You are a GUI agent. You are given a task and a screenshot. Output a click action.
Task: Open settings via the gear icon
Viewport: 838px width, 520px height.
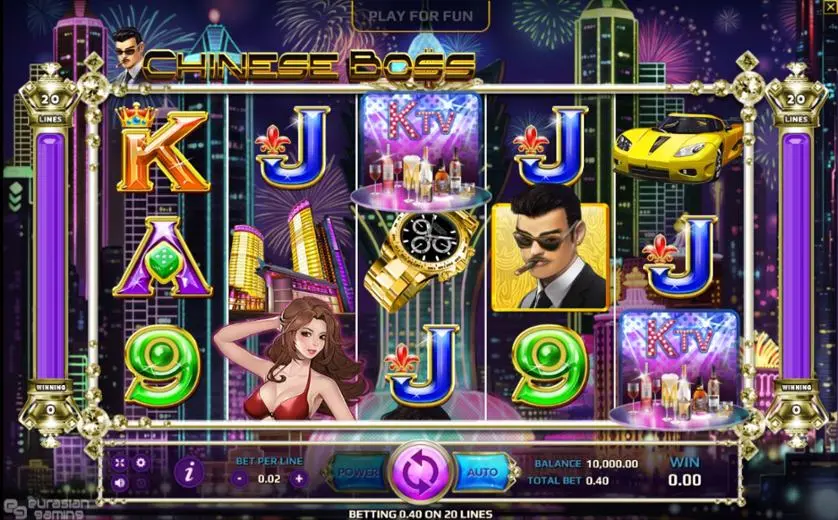pyautogui.click(x=141, y=463)
